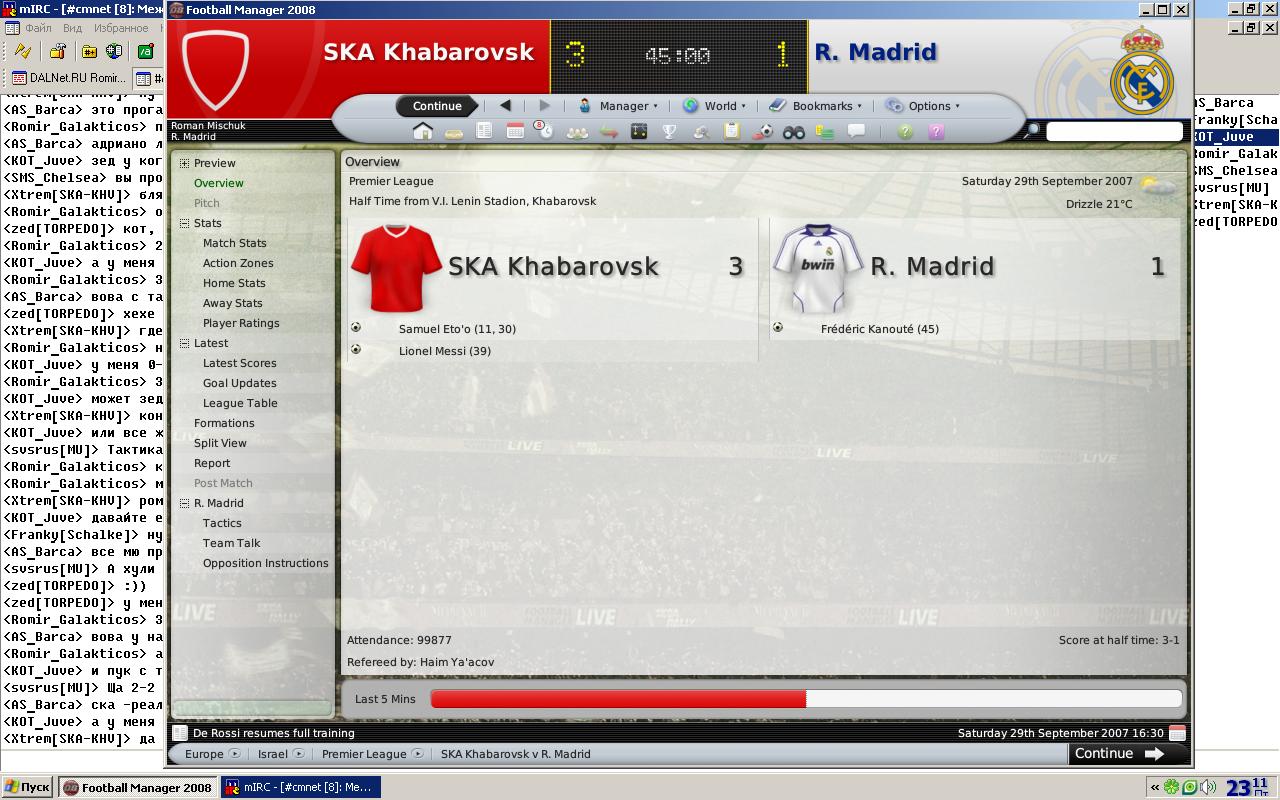
Task: Select Split View in the sidebar
Action: [x=220, y=443]
